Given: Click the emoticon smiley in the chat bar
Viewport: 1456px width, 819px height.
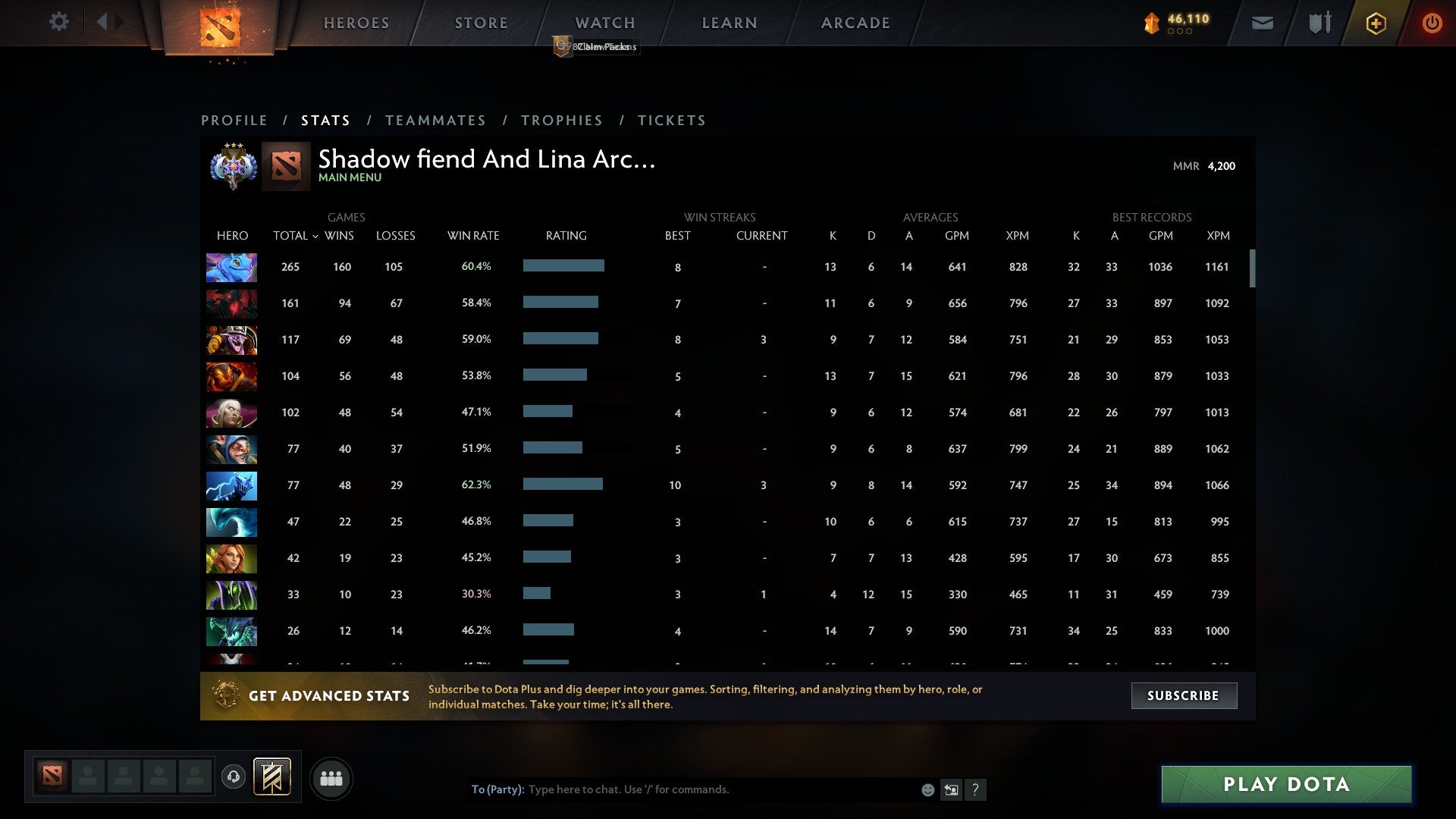Looking at the screenshot, I should [x=927, y=789].
